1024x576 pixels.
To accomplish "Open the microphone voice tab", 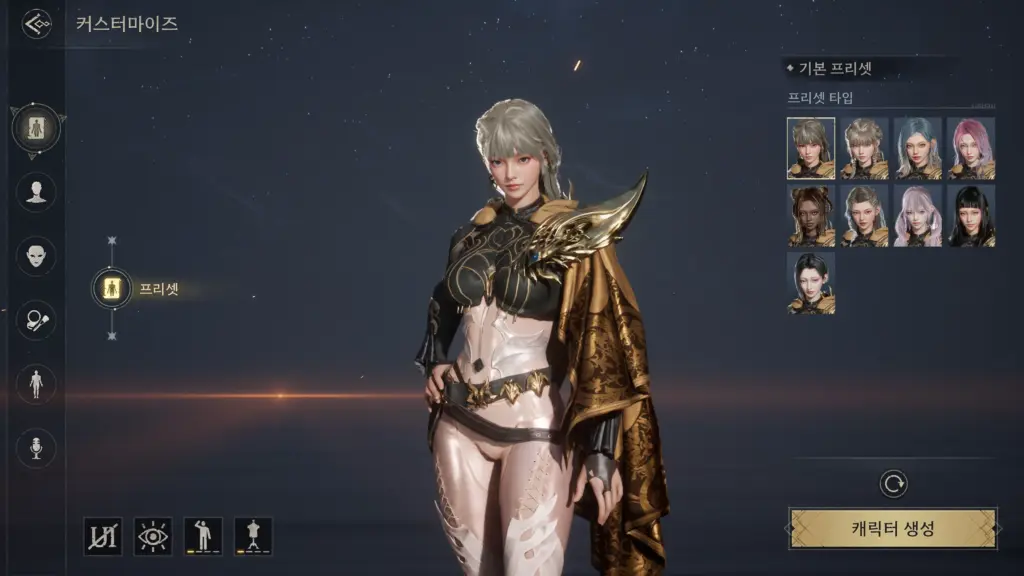I will [36, 448].
